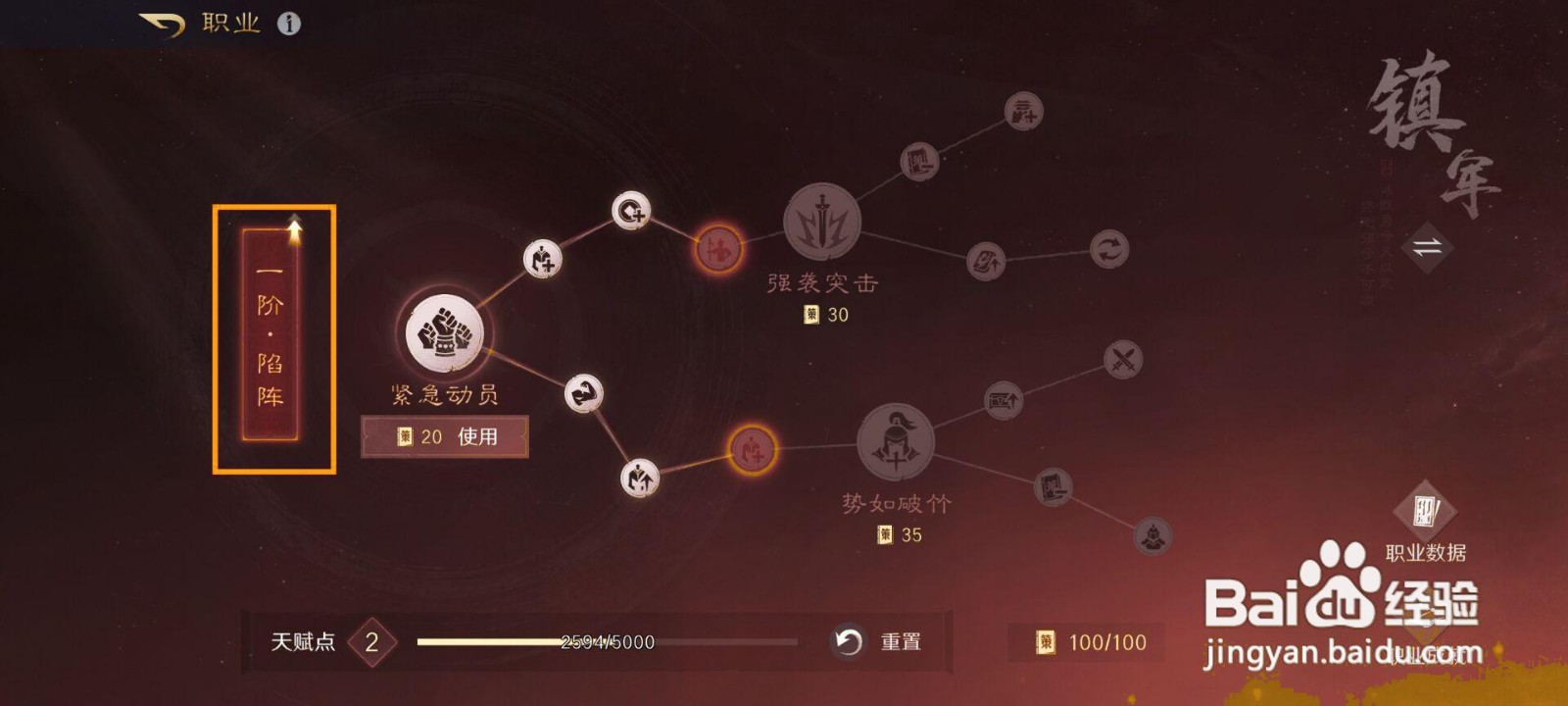Click the circular refresh talent node
1568x706 pixels.
pos(1108,250)
